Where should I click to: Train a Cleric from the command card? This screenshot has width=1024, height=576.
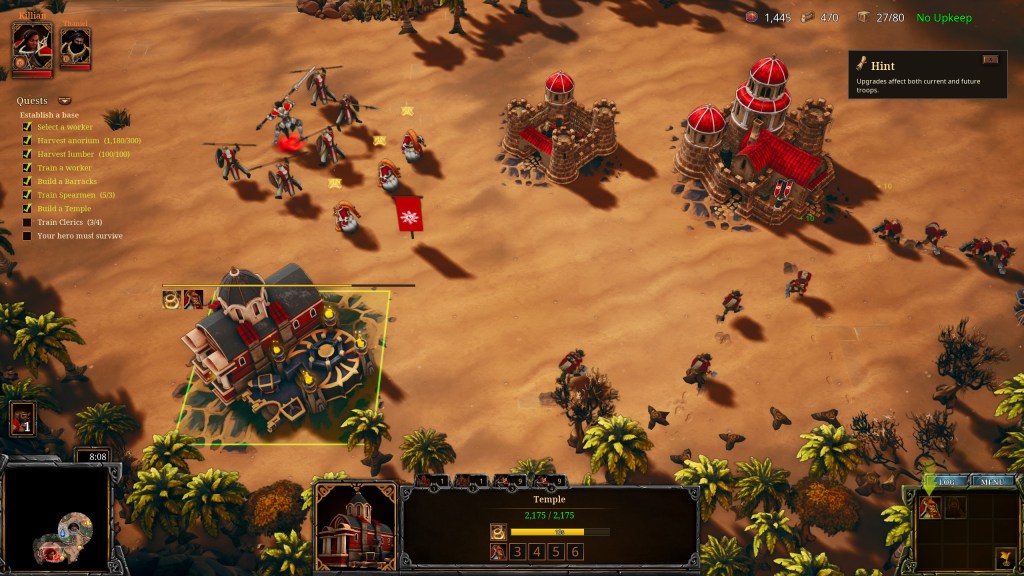point(929,508)
